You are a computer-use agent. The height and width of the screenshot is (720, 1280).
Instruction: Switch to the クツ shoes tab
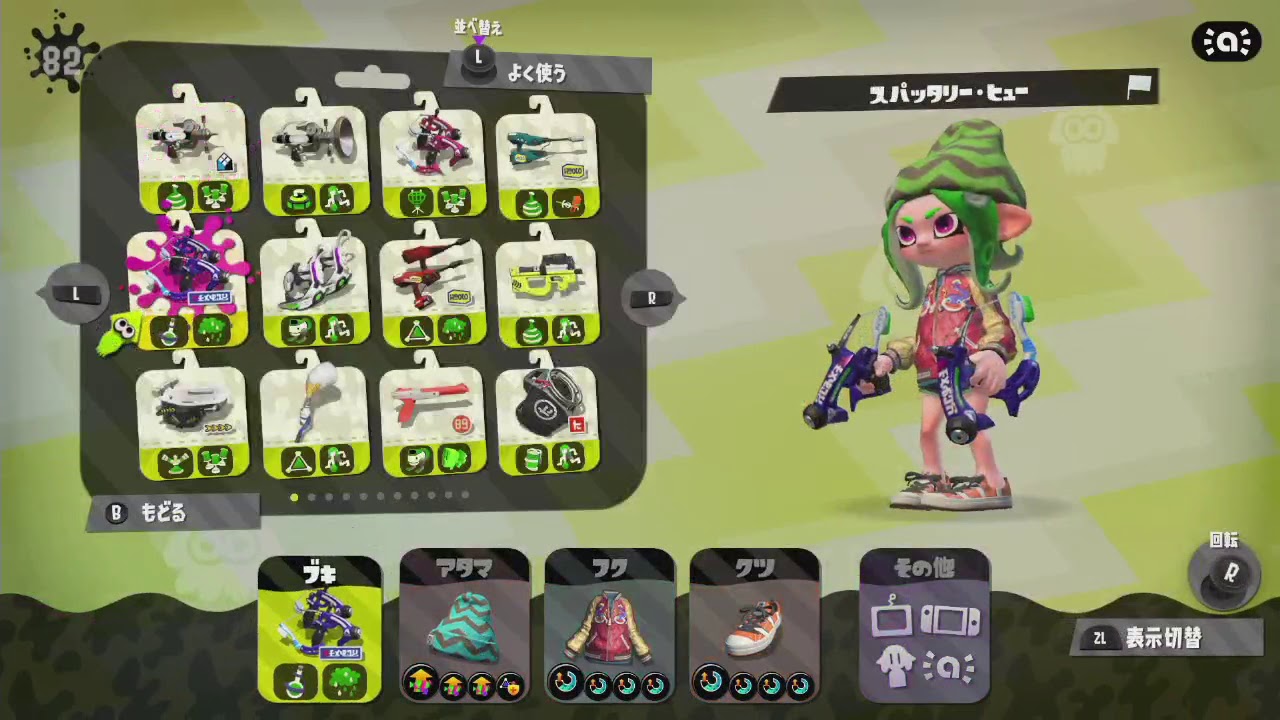click(x=752, y=625)
